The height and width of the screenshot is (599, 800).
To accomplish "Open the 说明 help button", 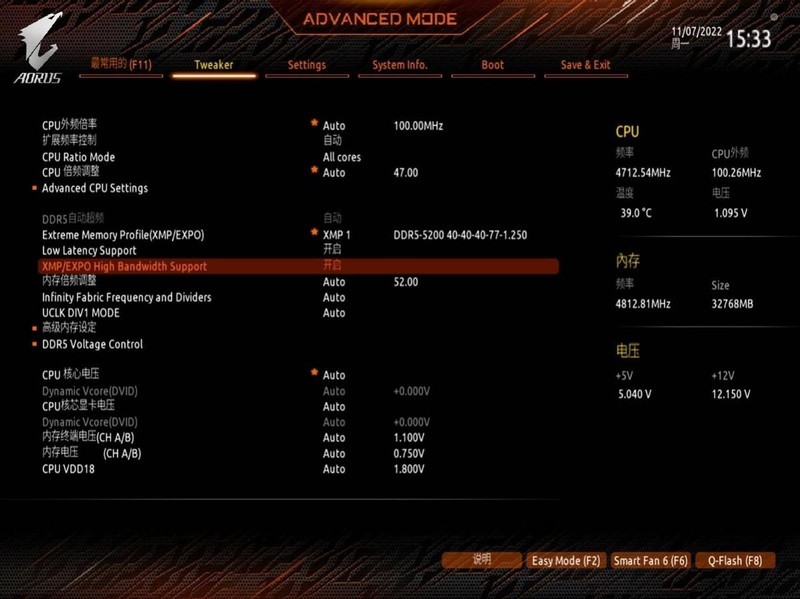I will point(482,560).
